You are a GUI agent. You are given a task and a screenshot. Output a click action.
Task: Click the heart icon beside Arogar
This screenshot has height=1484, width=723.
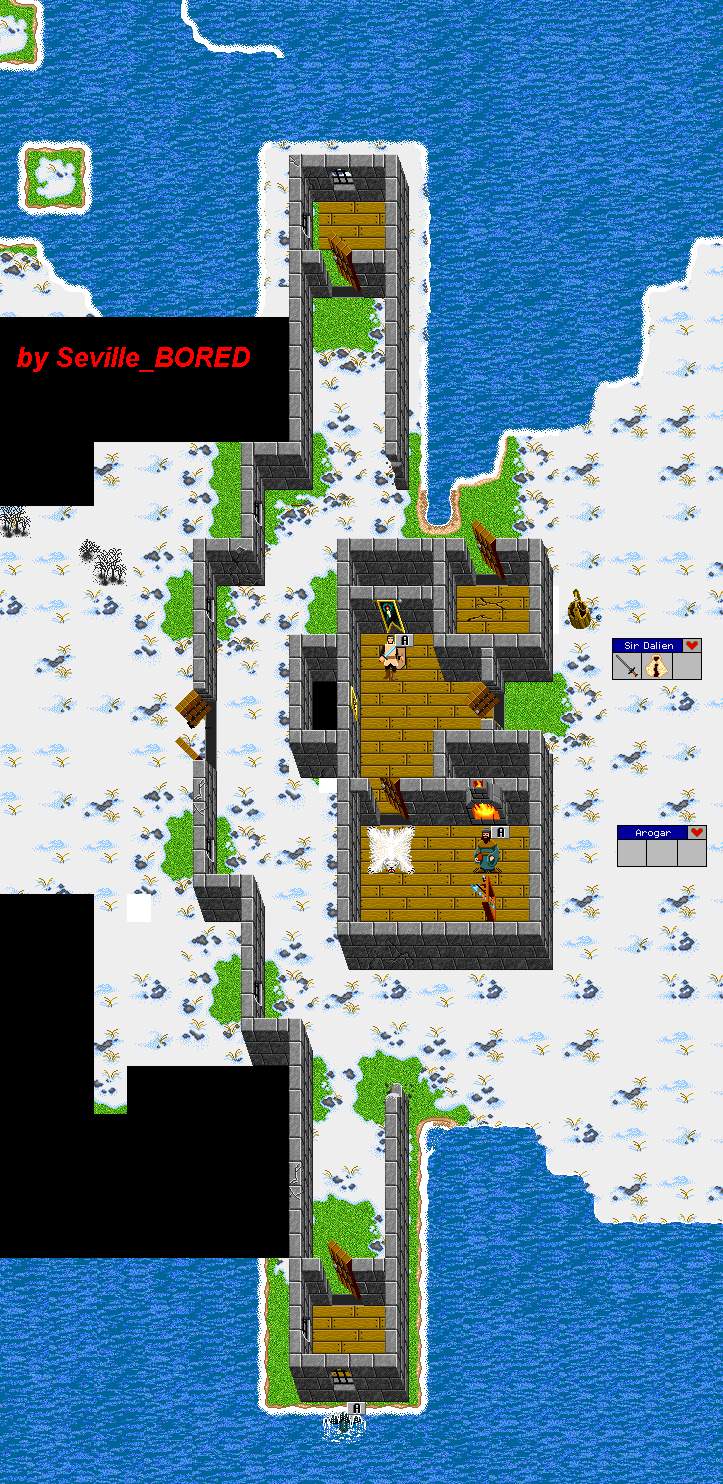coord(697,832)
